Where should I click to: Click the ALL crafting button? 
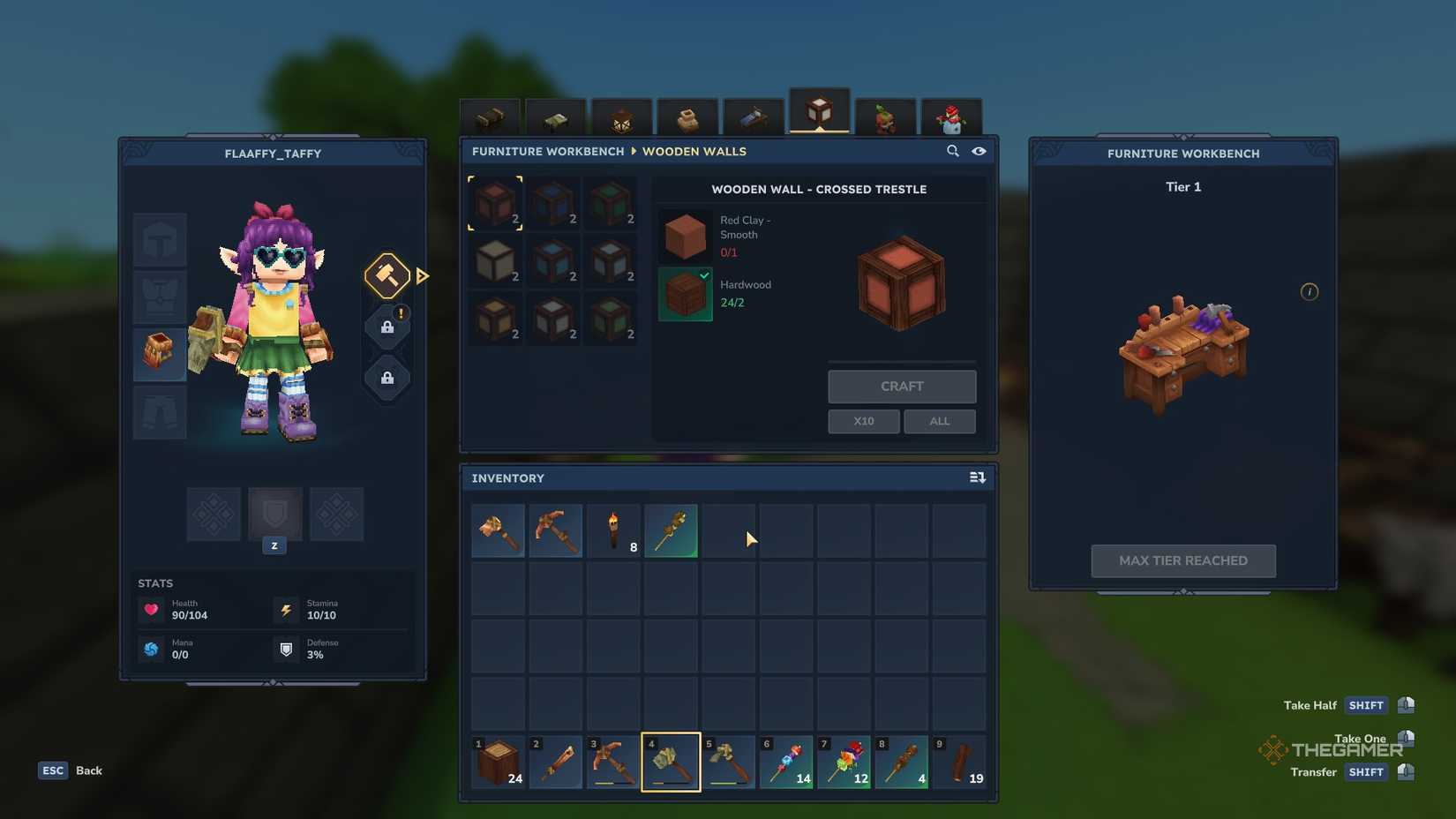point(939,421)
